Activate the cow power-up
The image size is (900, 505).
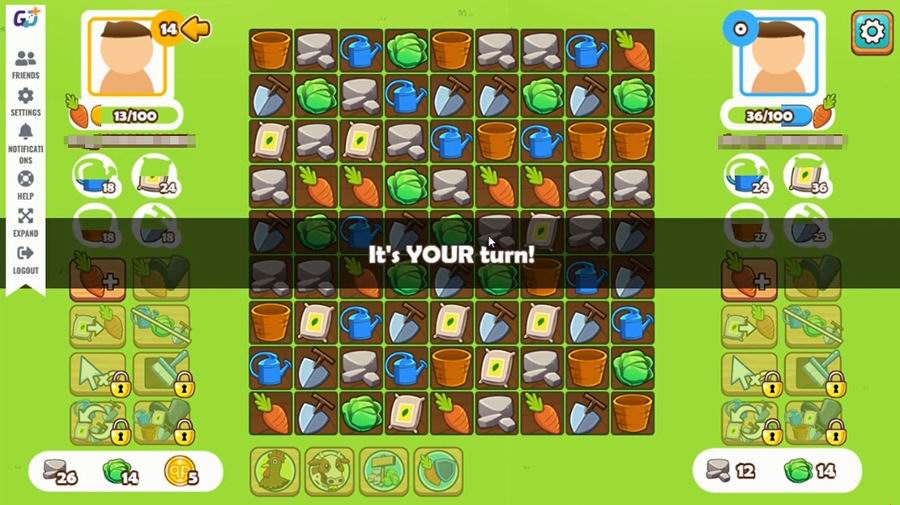[329, 471]
